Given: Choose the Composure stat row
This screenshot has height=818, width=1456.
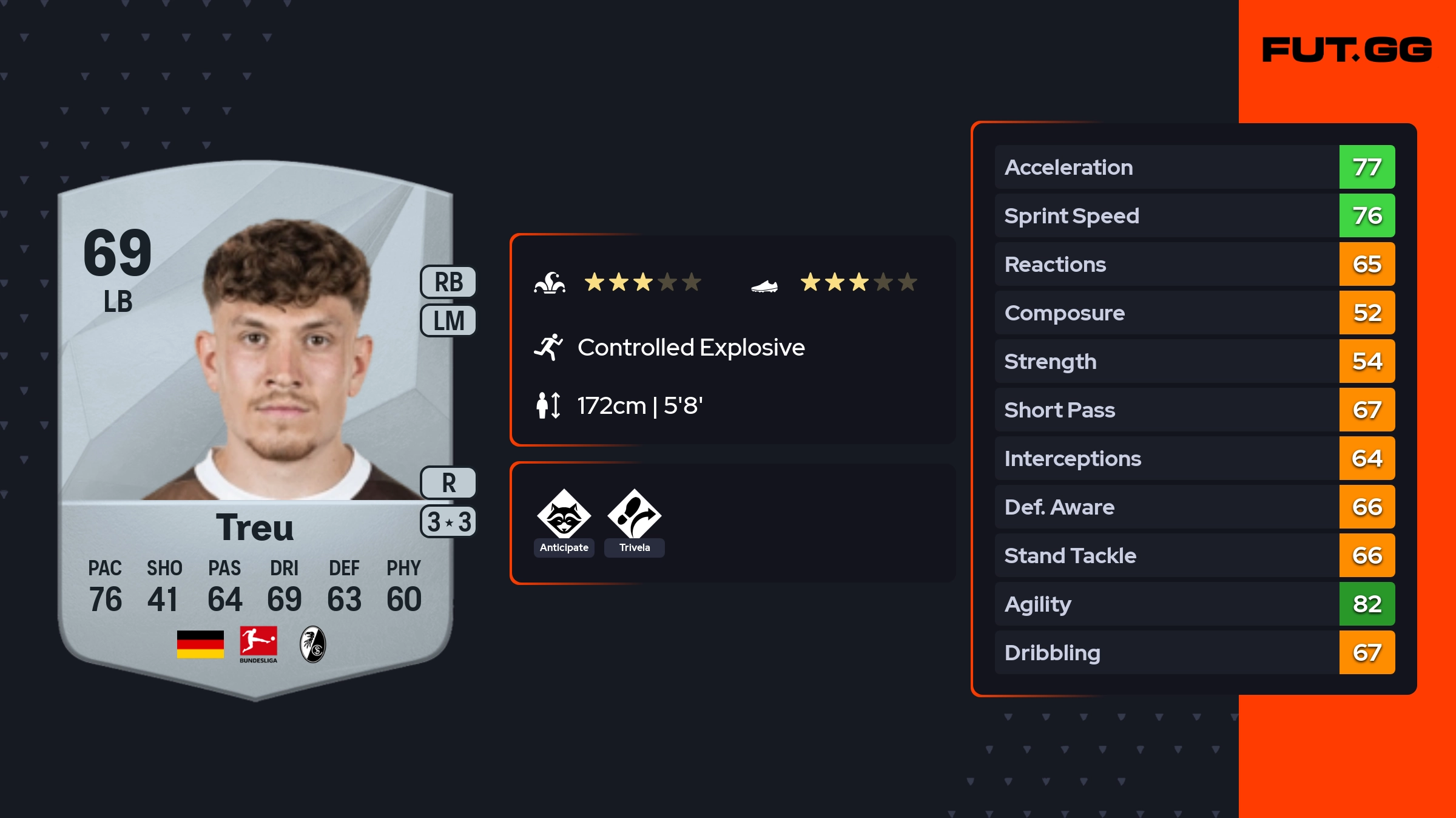Looking at the screenshot, I should [x=1194, y=313].
